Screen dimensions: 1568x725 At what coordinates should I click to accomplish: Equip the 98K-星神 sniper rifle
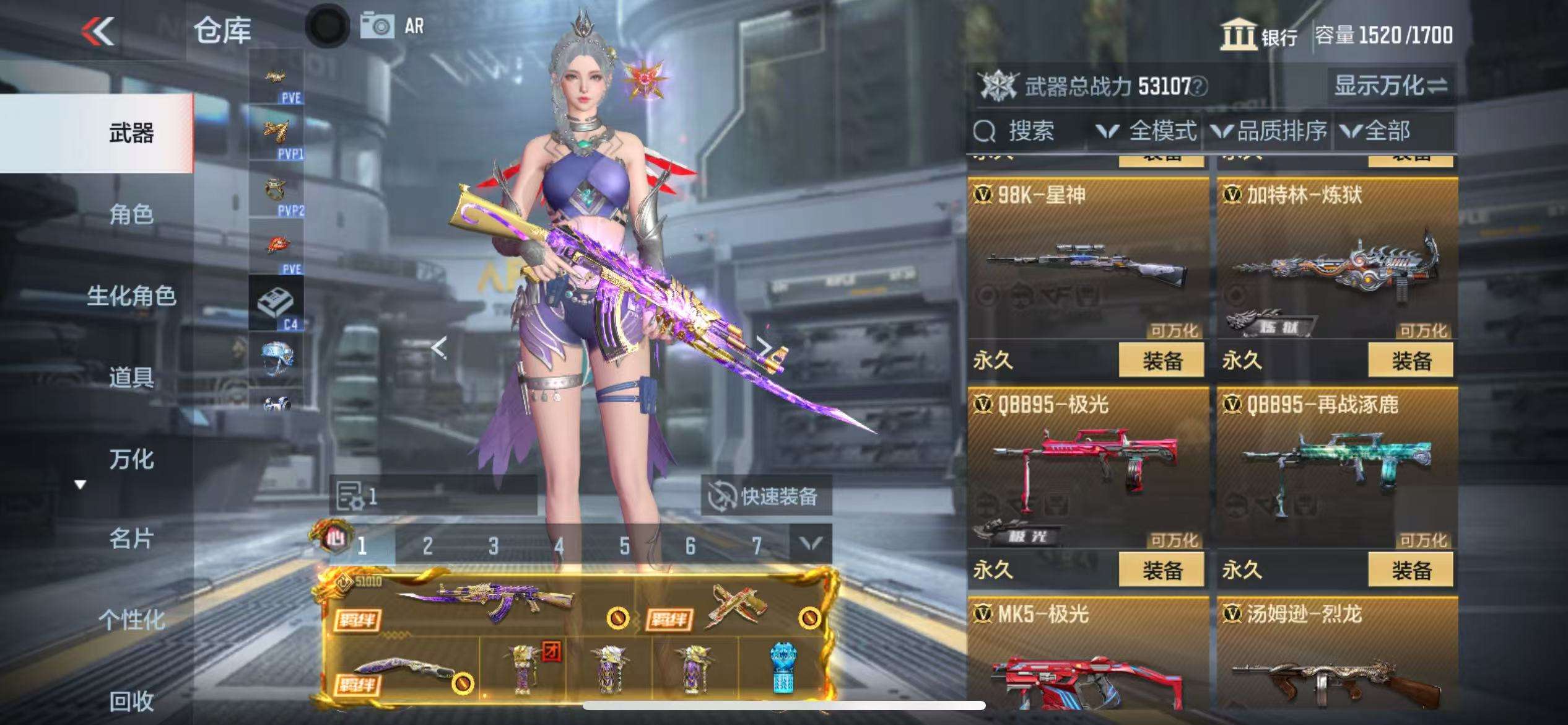1161,360
